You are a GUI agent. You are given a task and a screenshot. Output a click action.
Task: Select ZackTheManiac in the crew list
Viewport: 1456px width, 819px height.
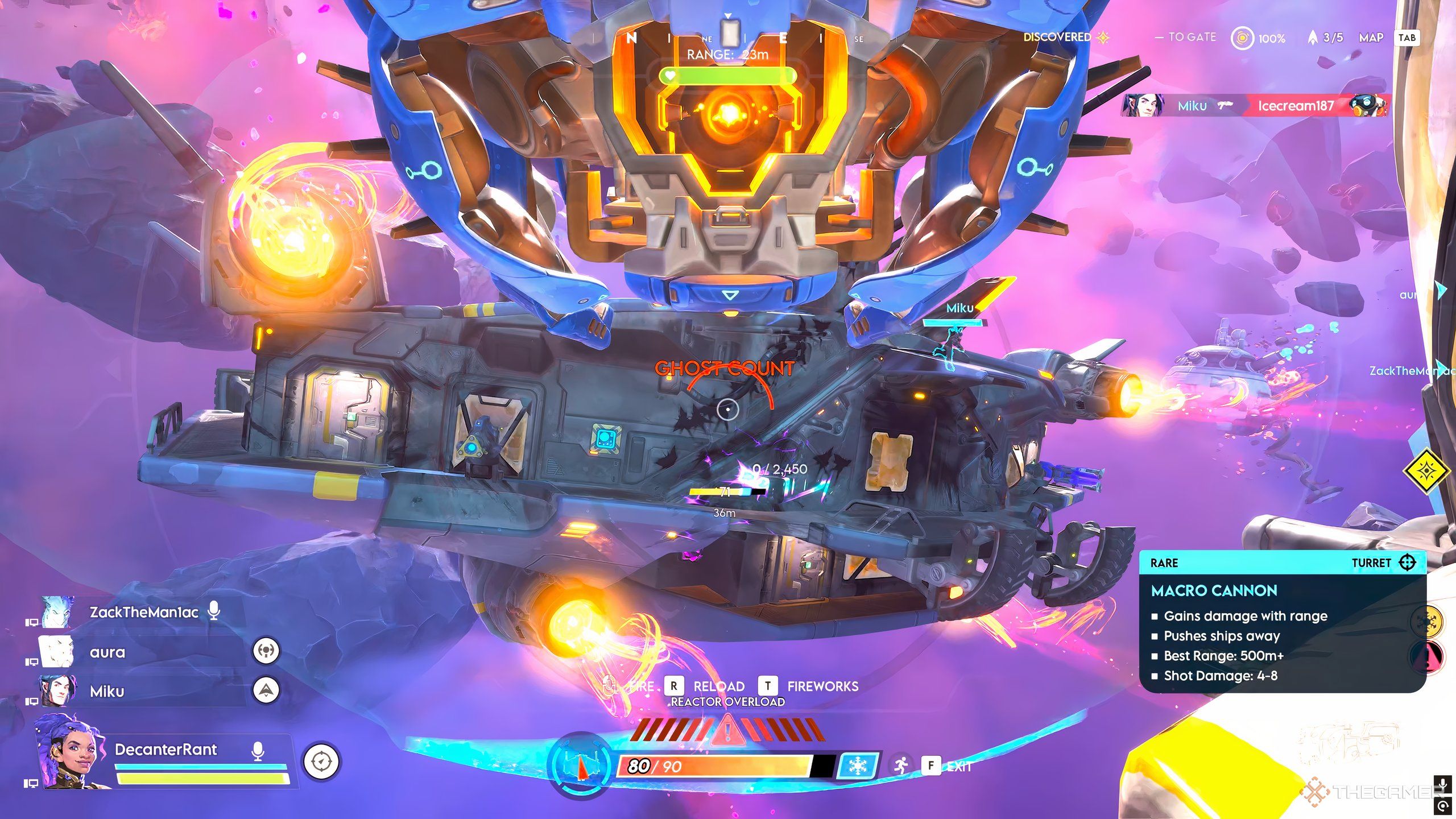point(143,613)
